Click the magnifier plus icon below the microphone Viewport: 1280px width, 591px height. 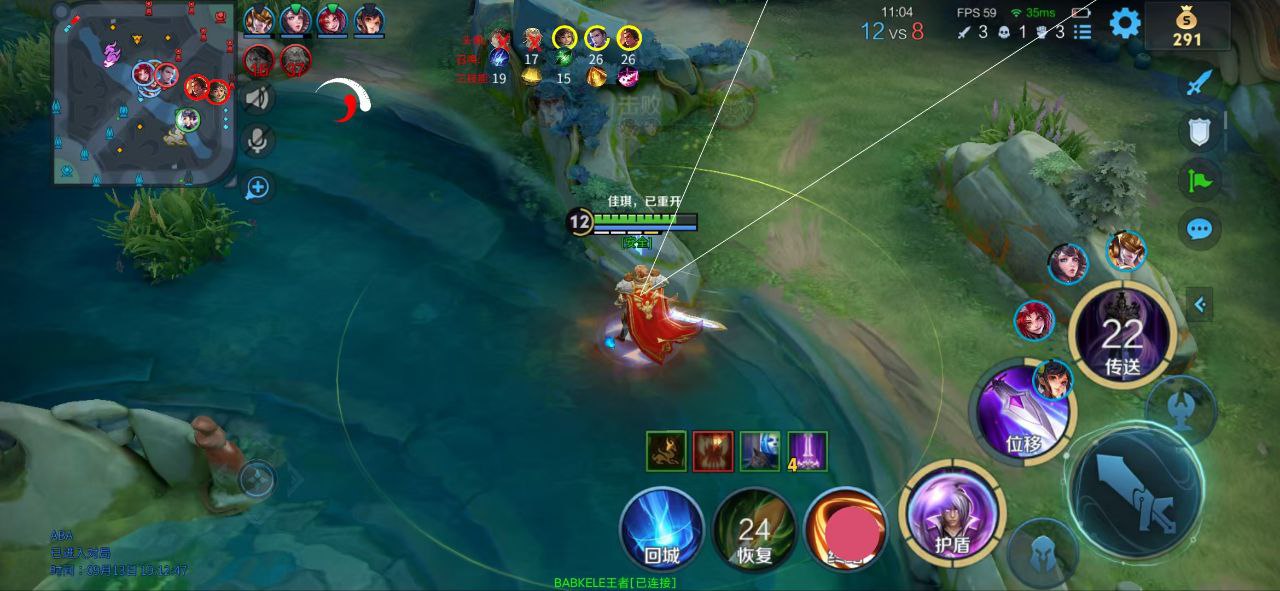(258, 187)
